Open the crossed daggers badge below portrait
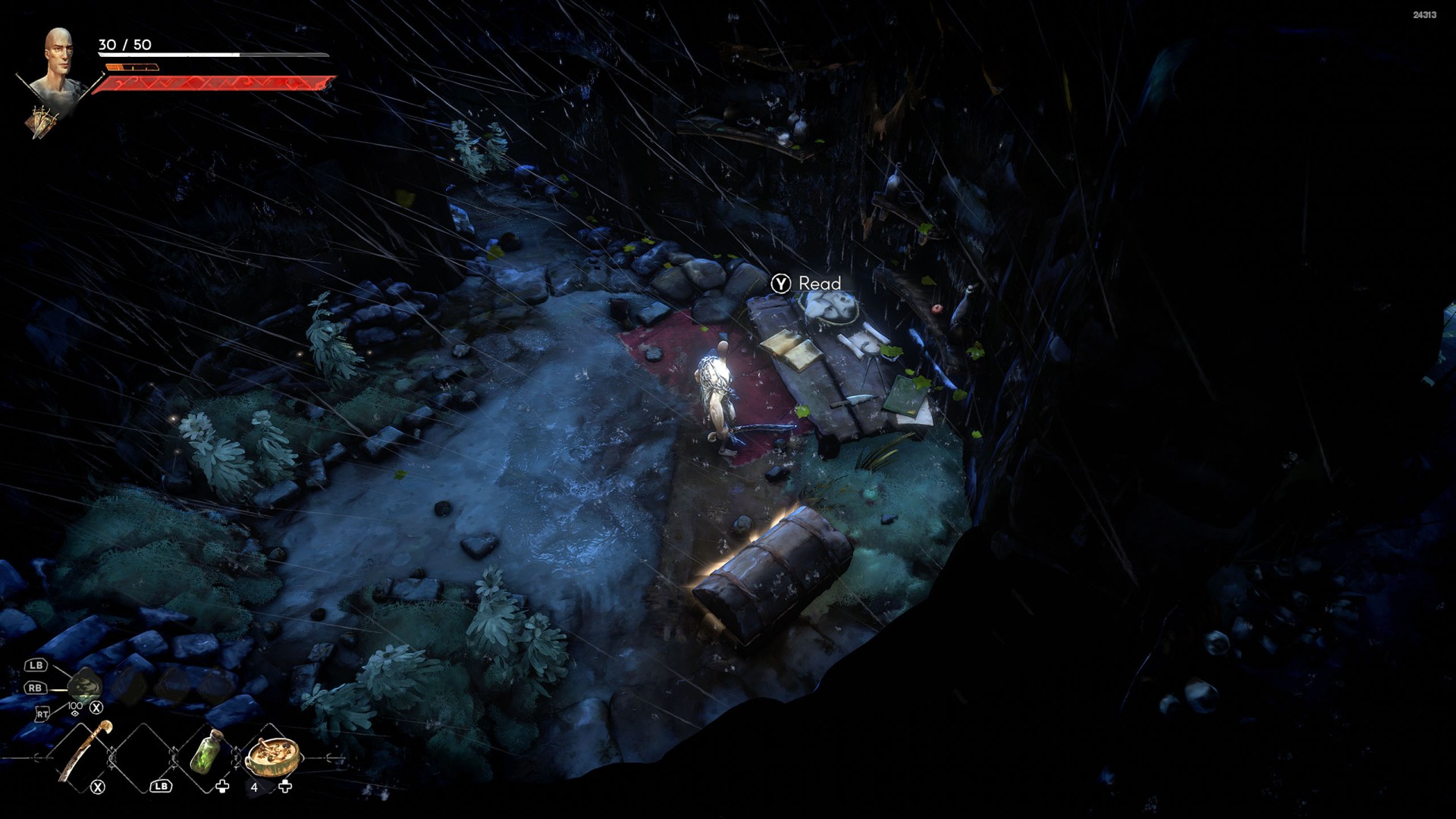 click(42, 122)
